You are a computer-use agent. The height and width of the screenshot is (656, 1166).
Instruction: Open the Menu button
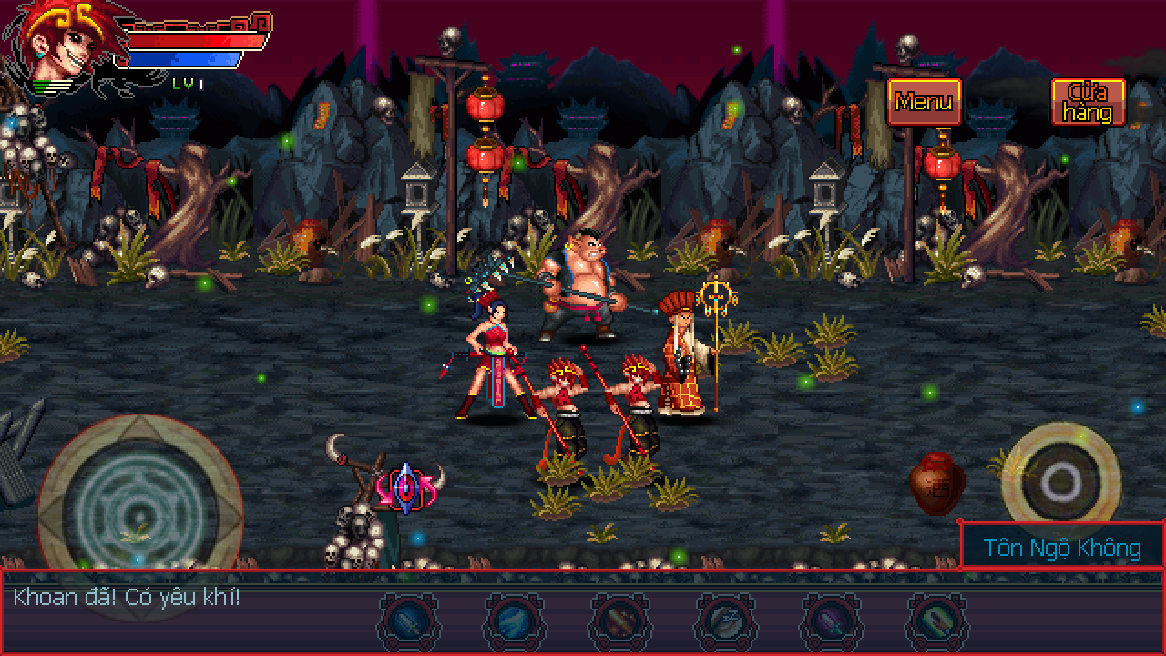[923, 101]
